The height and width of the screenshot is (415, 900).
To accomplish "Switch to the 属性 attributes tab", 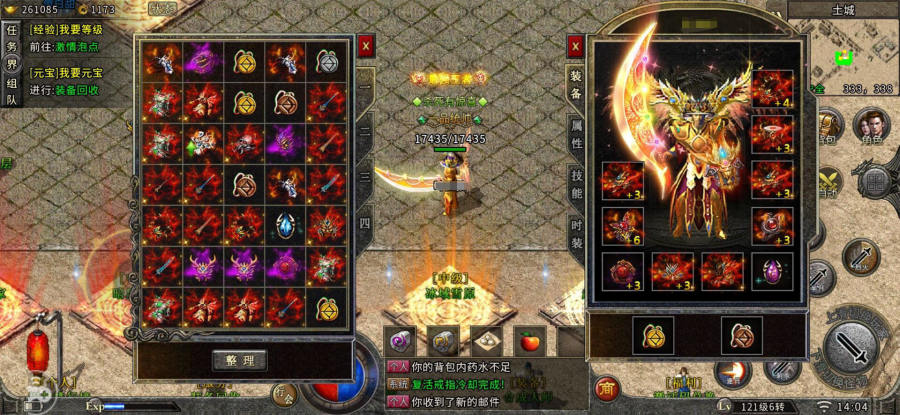I will tap(576, 133).
